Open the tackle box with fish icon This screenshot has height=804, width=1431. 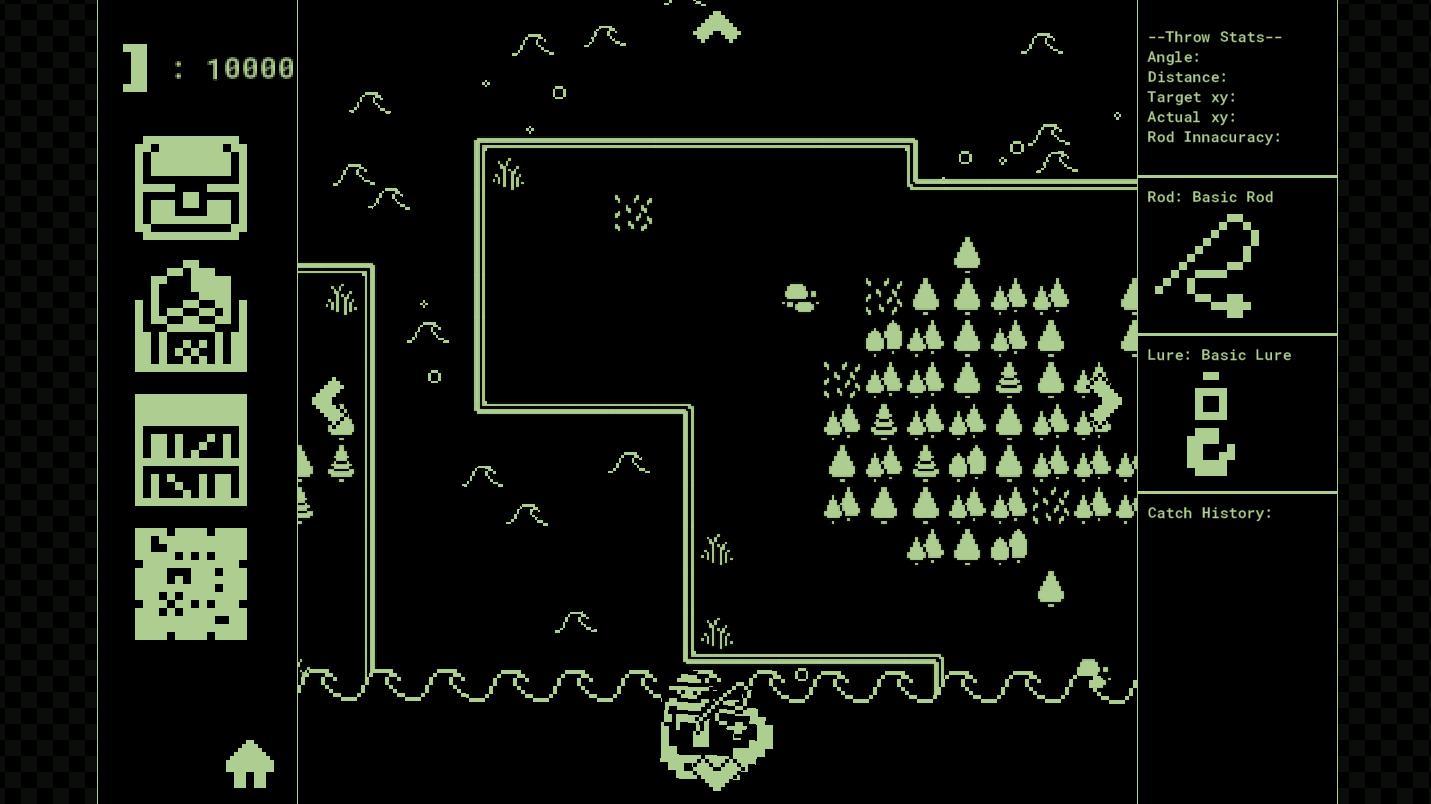190,318
